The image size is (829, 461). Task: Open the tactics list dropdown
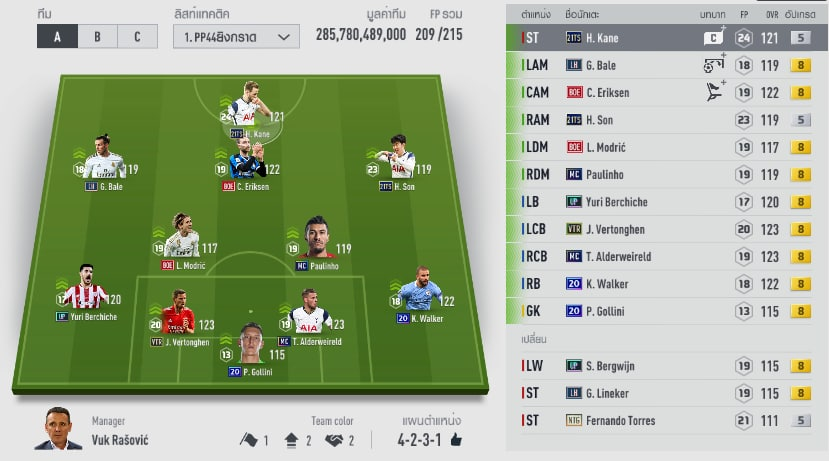[236, 37]
